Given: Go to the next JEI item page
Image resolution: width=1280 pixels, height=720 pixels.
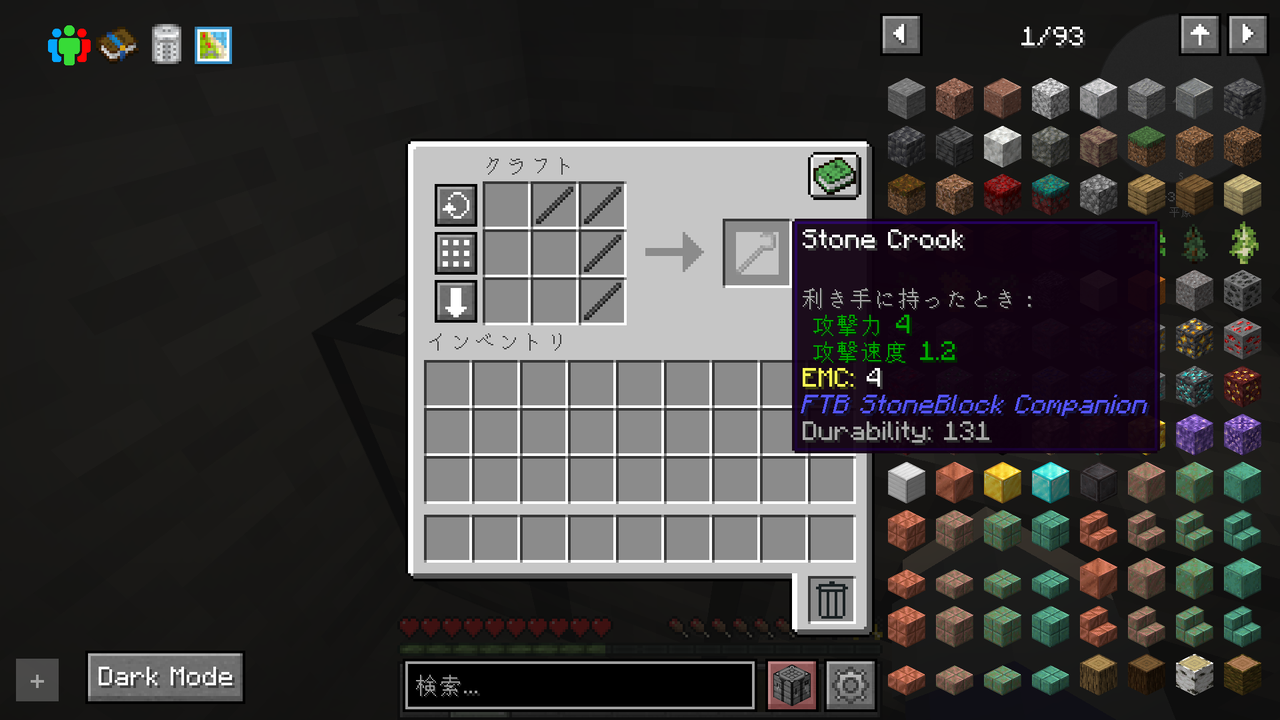Looking at the screenshot, I should [x=1246, y=34].
